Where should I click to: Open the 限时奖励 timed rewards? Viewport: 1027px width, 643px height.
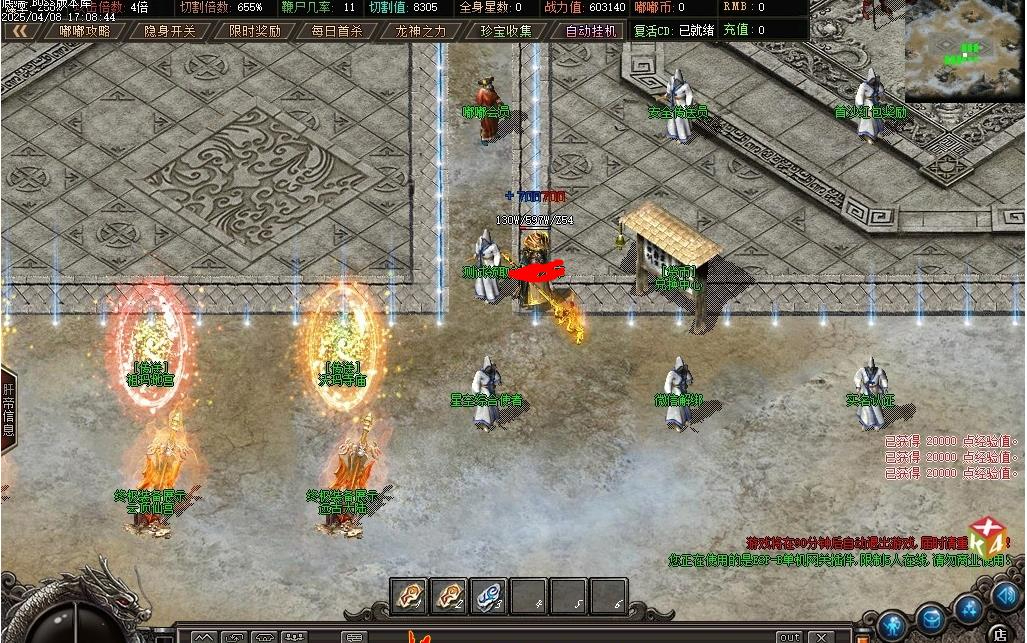255,30
